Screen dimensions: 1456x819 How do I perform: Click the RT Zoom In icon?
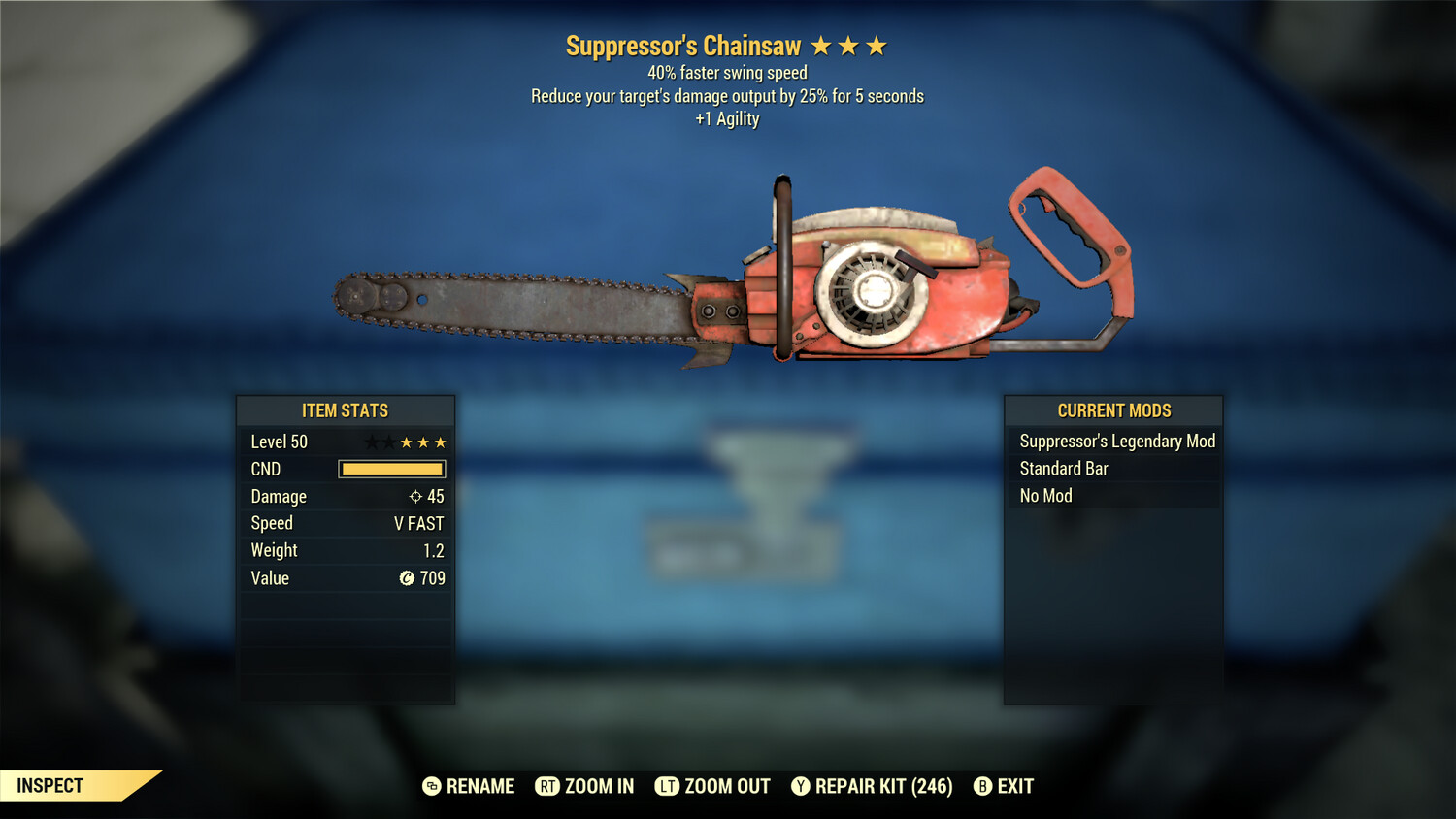[x=547, y=786]
